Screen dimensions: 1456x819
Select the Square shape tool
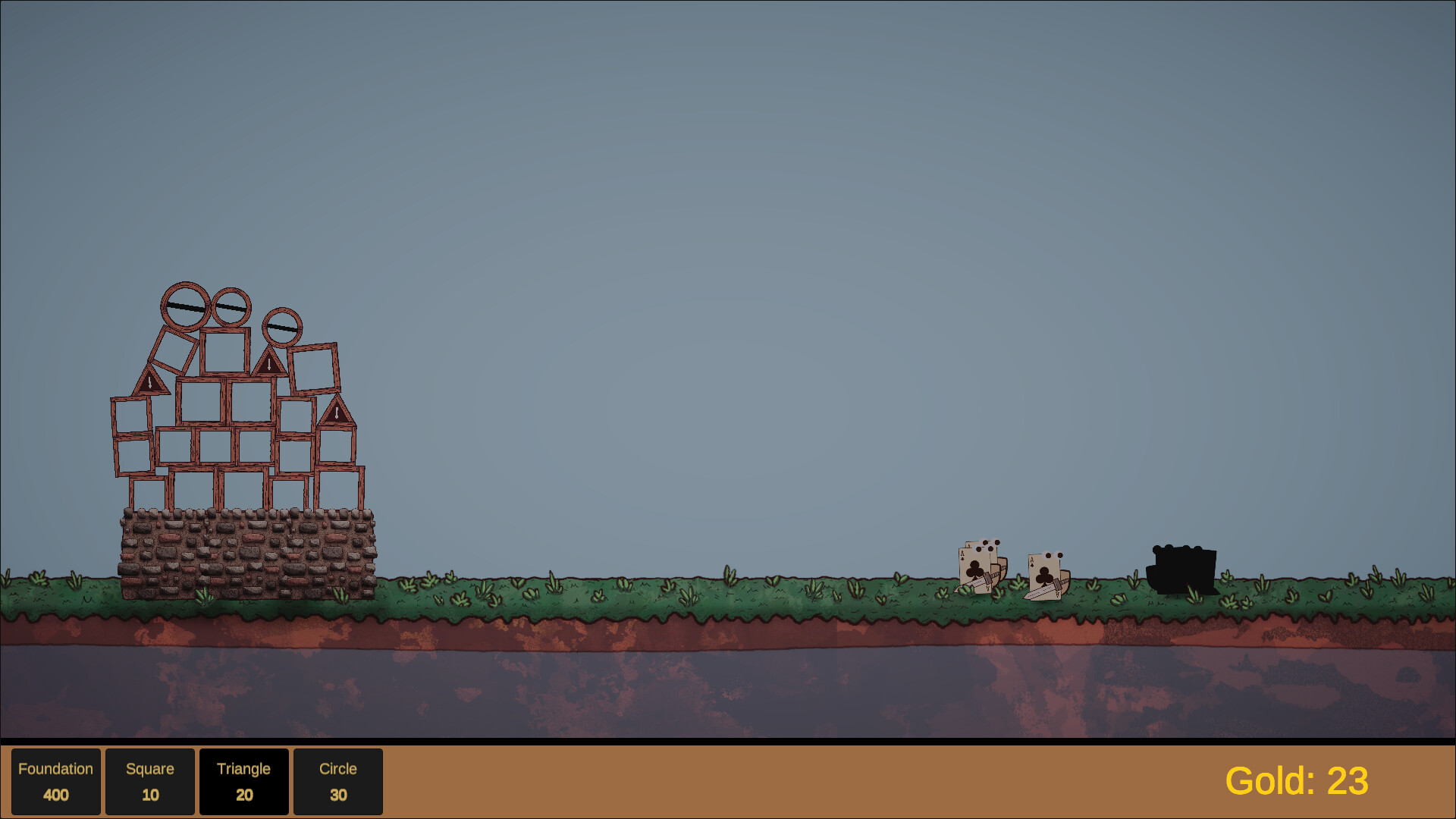tap(149, 781)
